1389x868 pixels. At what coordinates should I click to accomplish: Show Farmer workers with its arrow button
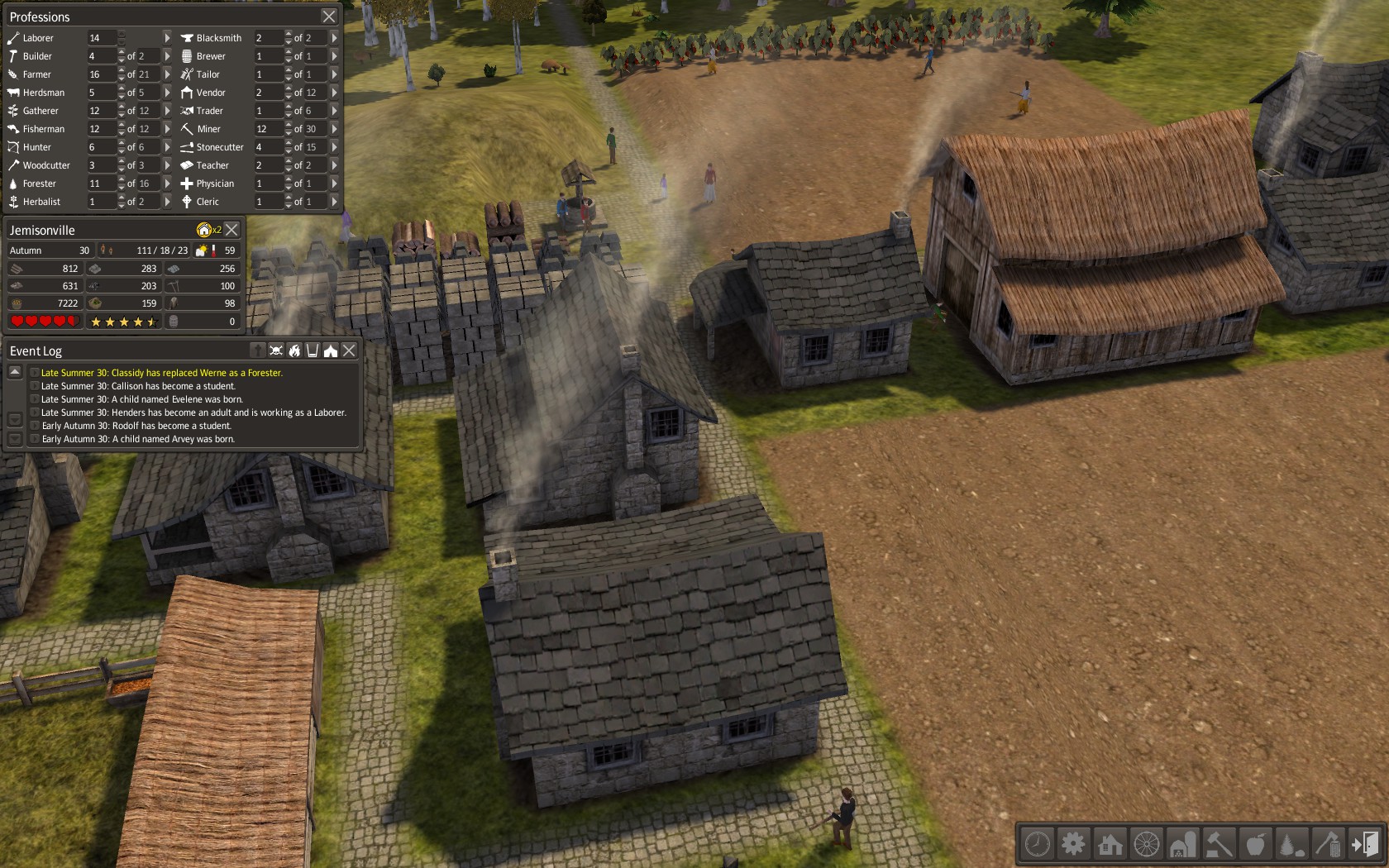[x=167, y=74]
